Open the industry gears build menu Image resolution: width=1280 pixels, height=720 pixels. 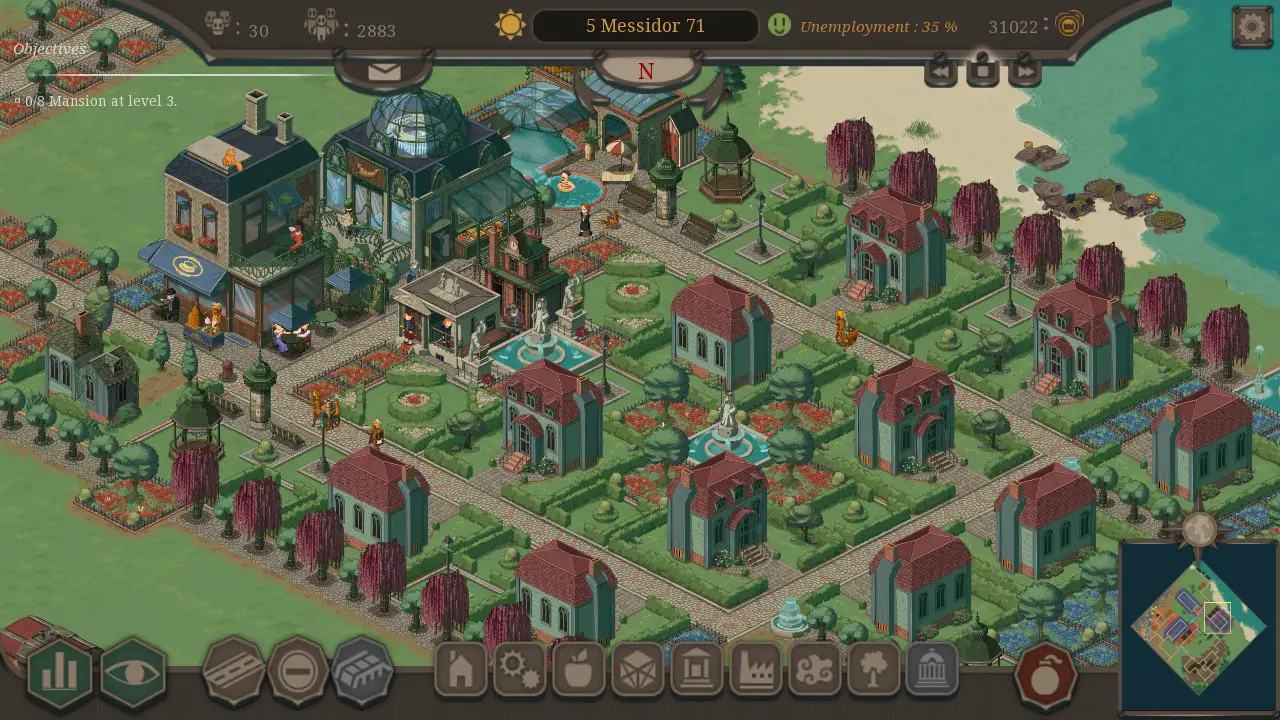click(519, 670)
